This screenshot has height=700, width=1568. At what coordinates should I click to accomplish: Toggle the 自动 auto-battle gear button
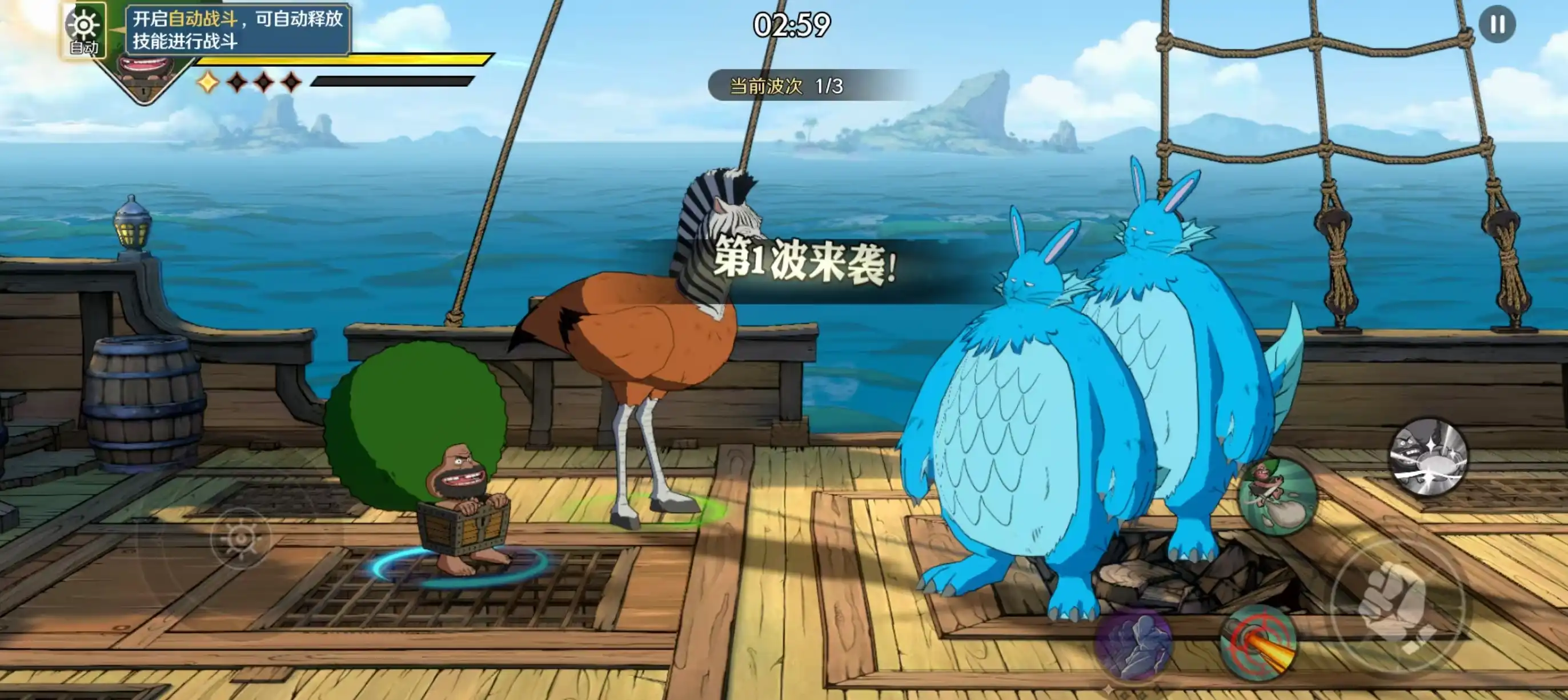pyautogui.click(x=84, y=30)
